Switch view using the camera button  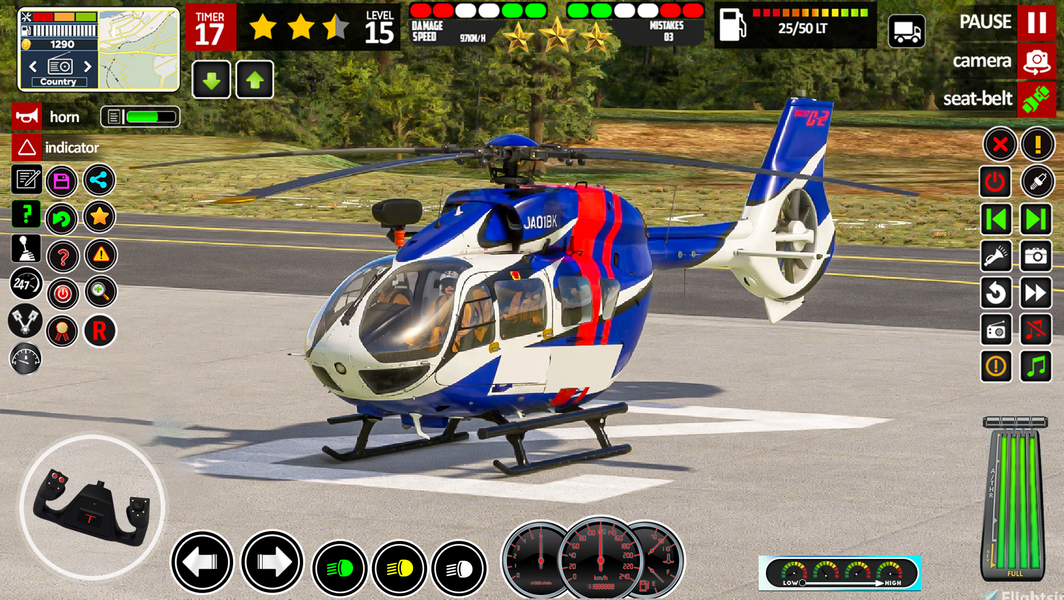[x=1036, y=61]
